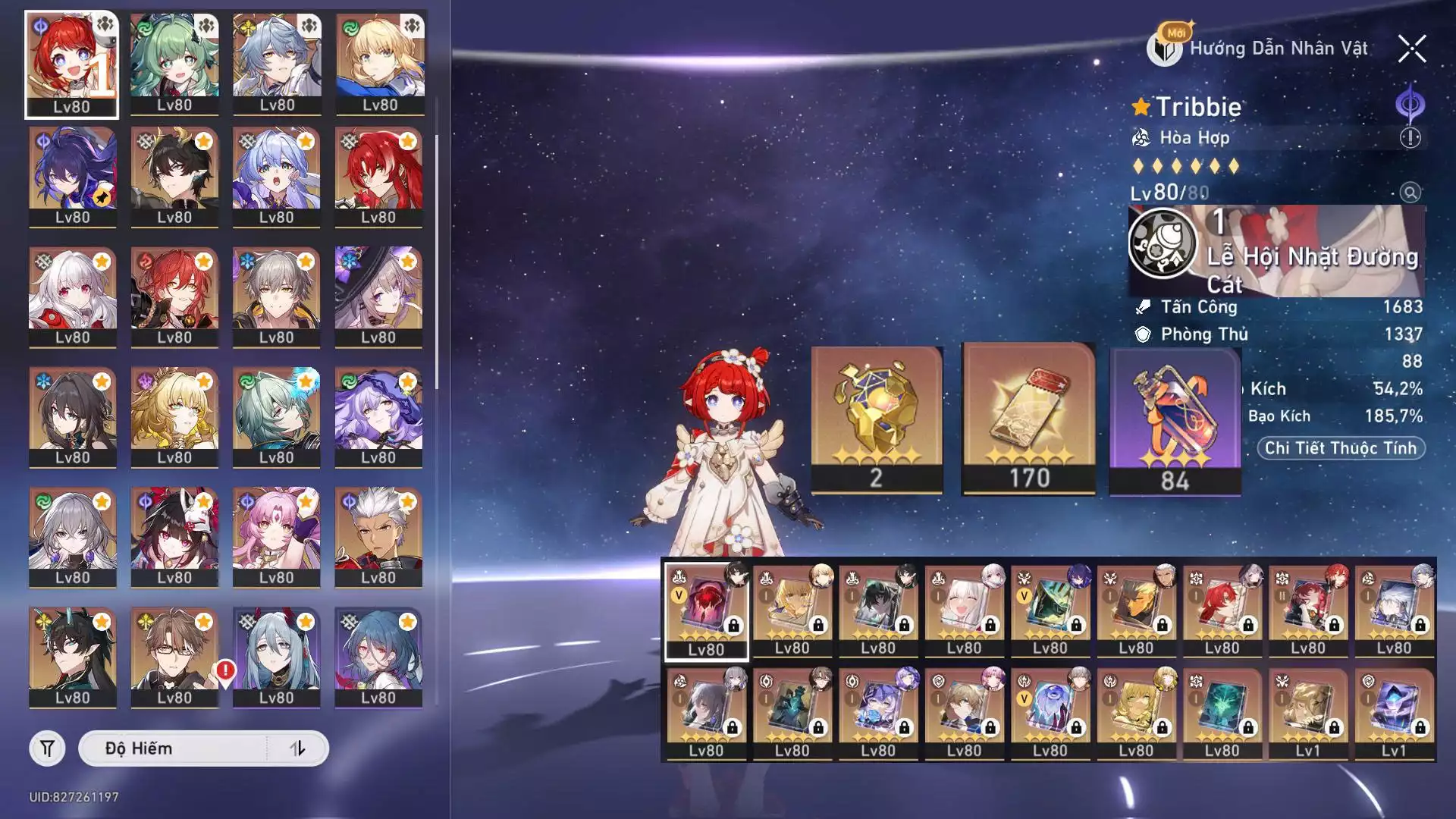The image size is (1456, 819).
Task: Open Chi Tiết Thuộc Tính stat details
Action: point(1340,448)
